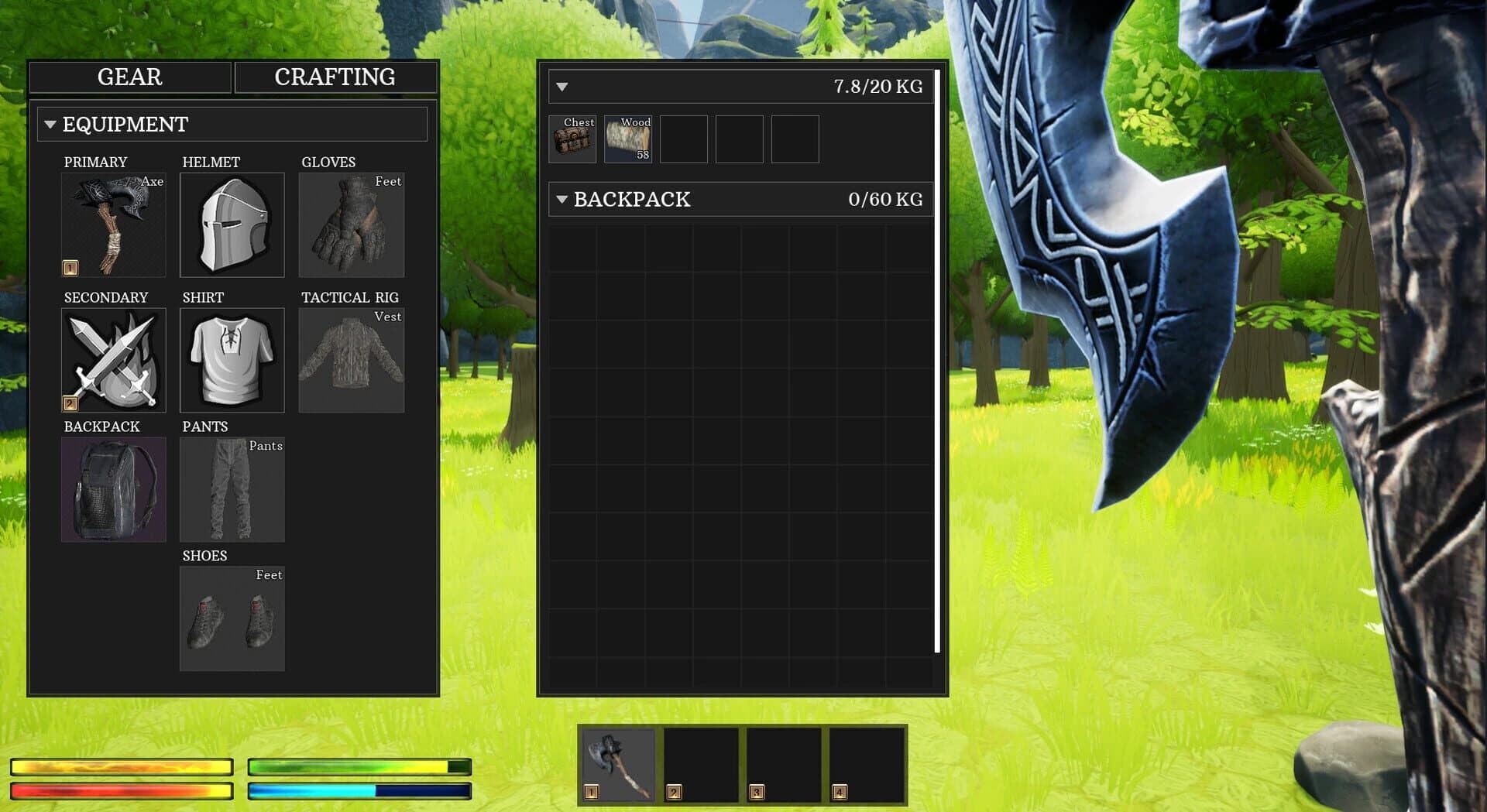This screenshot has width=1487, height=812.
Task: Open the CRAFTING tab
Action: coord(335,77)
